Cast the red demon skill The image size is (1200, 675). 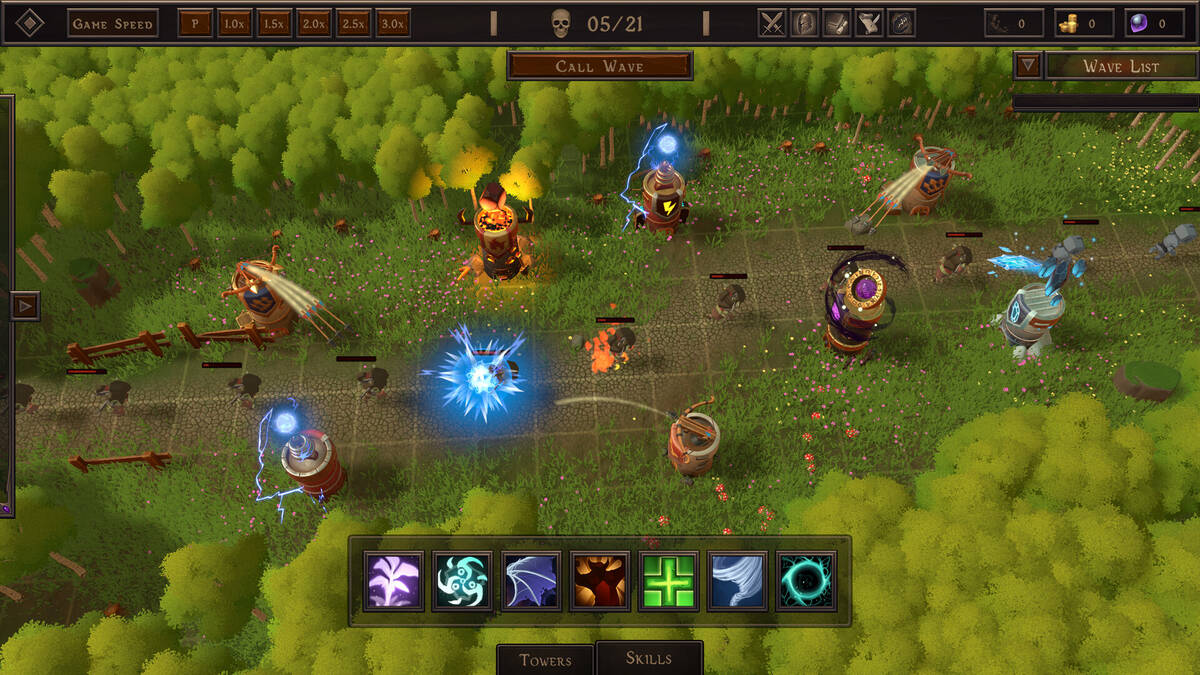(600, 581)
